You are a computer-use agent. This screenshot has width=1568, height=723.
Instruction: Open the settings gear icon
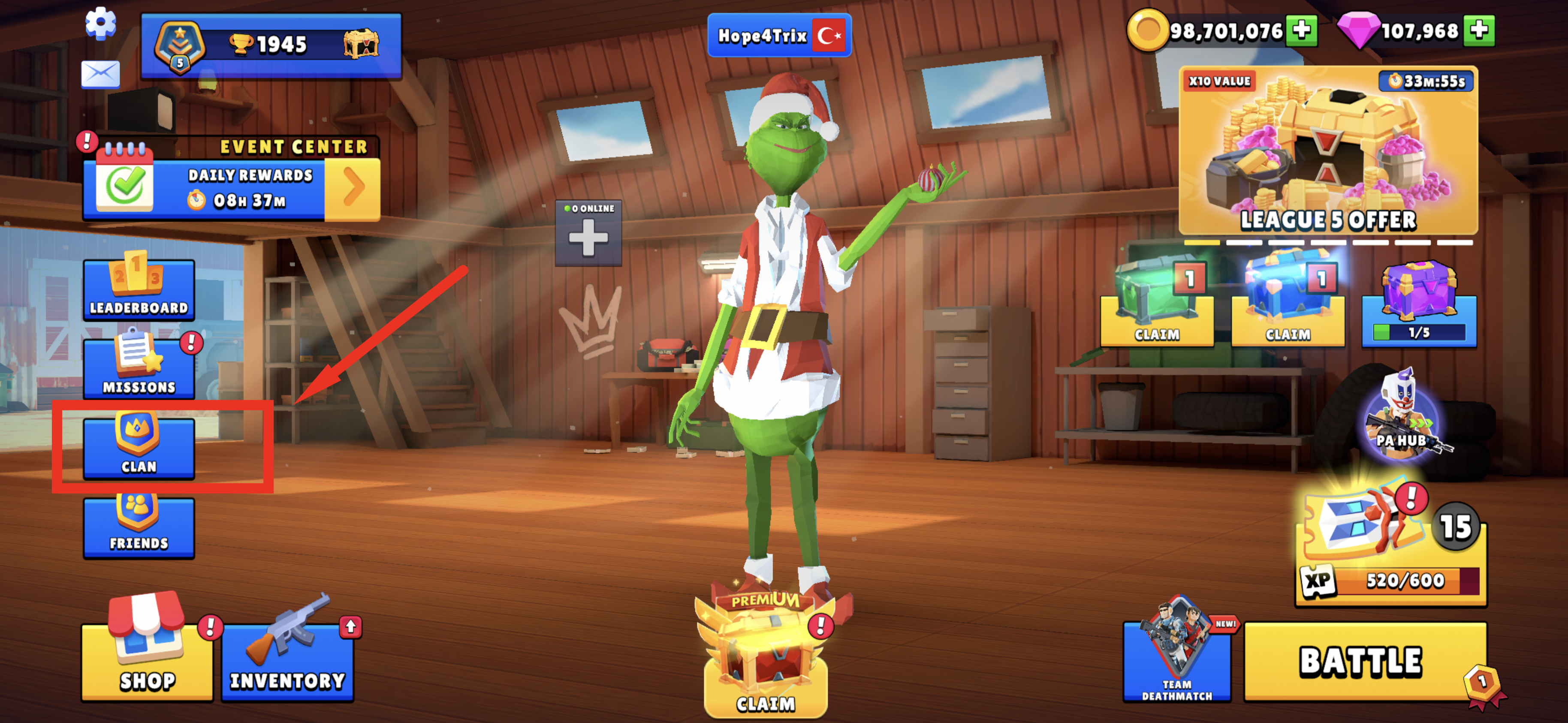pos(100,24)
